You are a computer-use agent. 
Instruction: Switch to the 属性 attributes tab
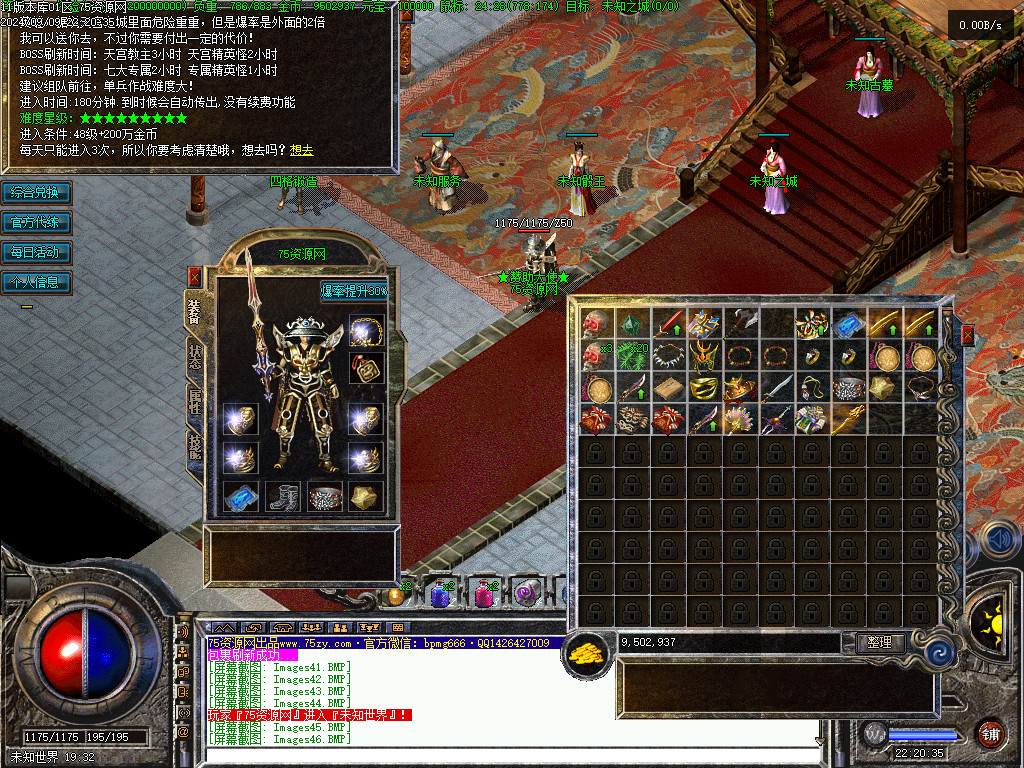(194, 399)
